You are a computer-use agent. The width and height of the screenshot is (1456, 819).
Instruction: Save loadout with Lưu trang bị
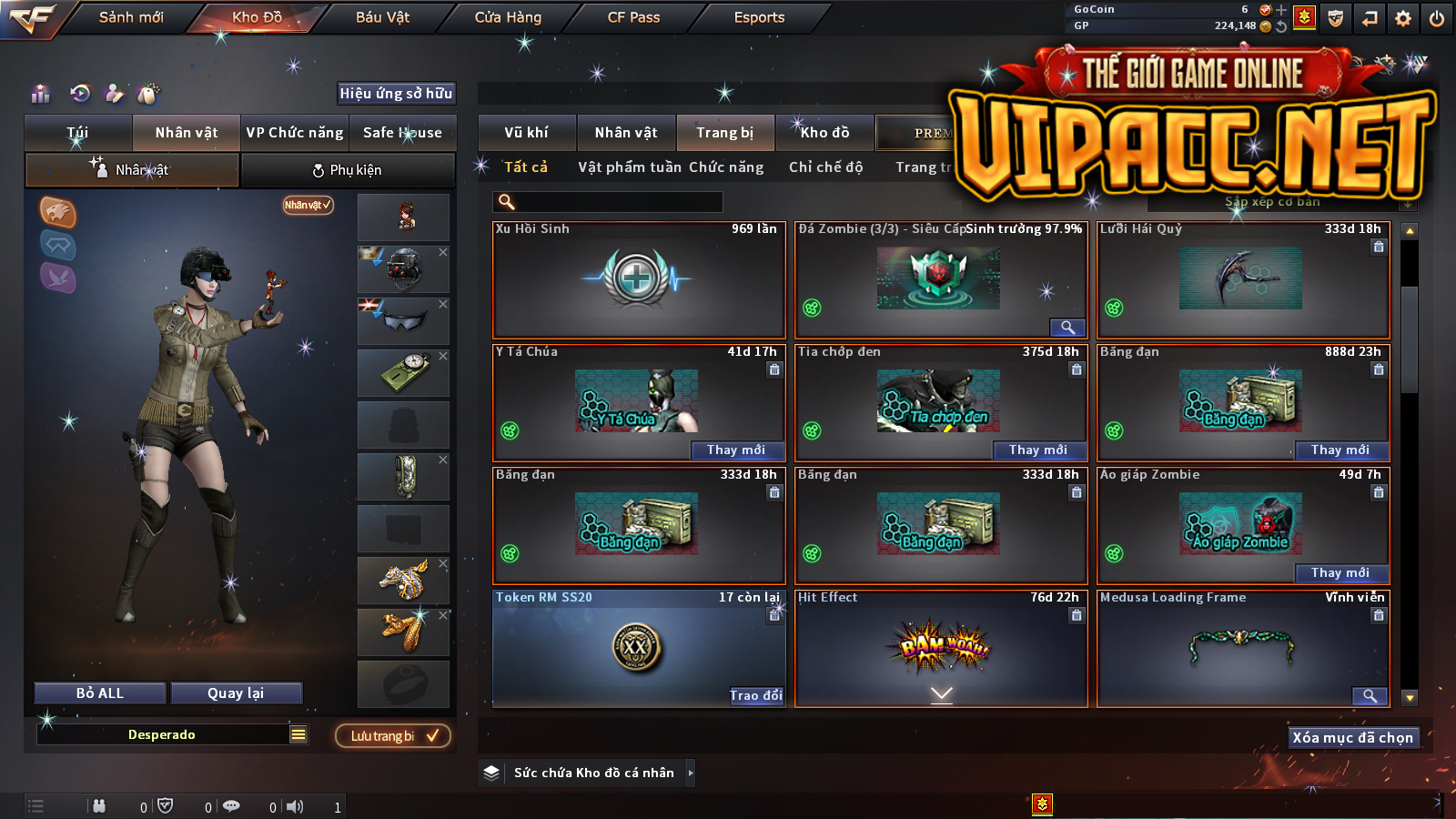[393, 735]
